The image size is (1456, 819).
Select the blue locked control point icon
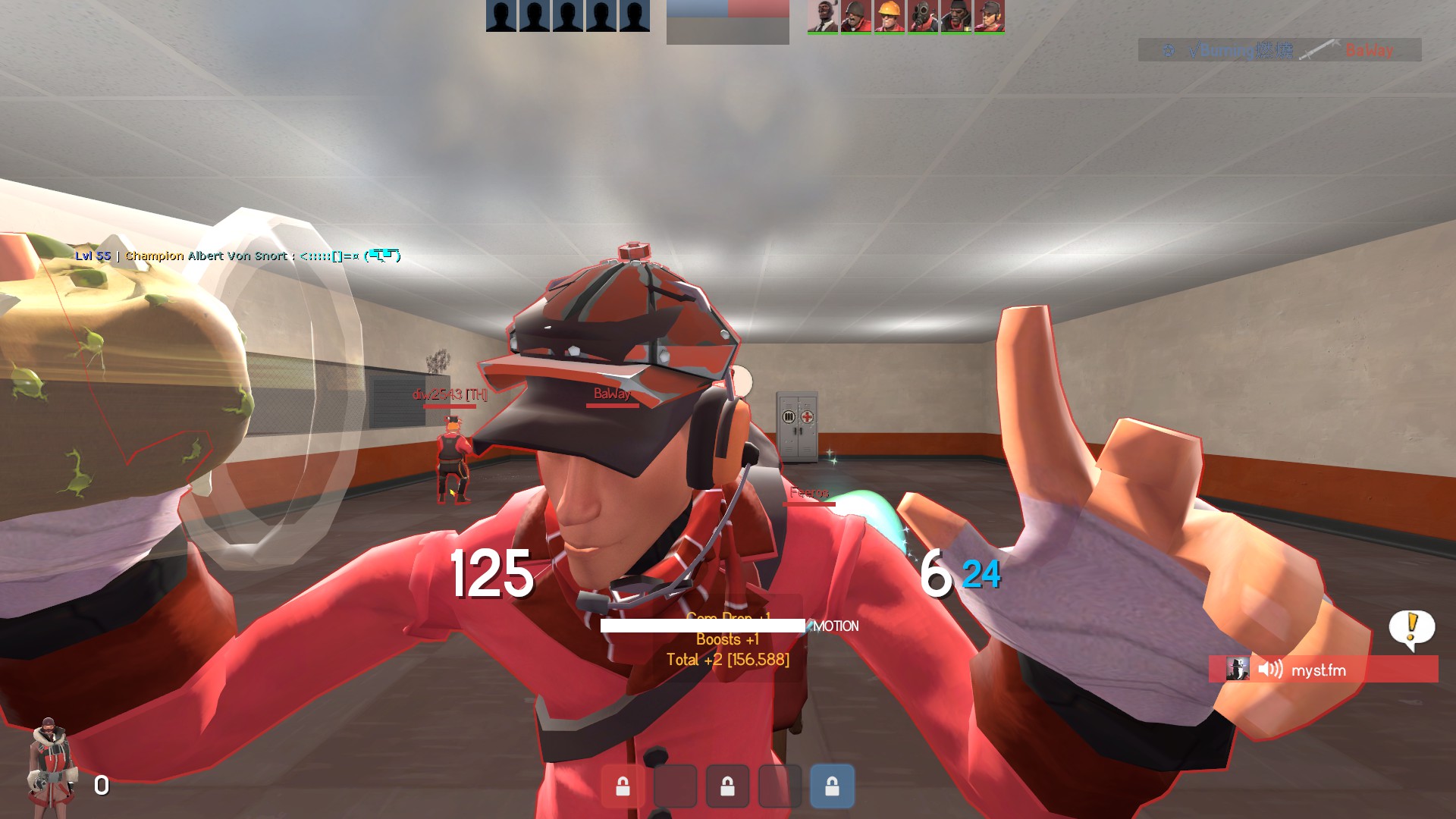pos(832,786)
